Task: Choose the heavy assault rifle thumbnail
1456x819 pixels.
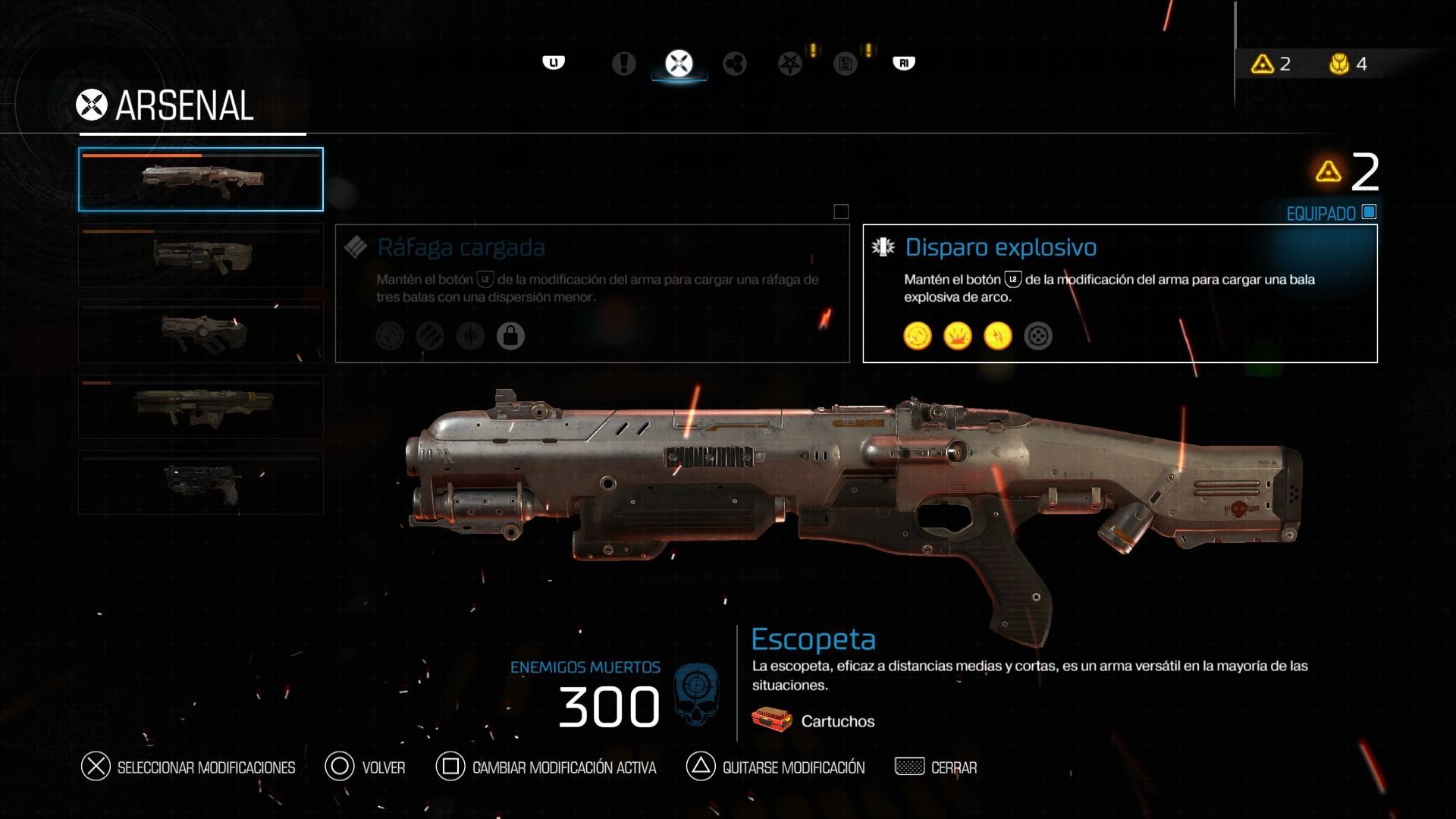Action: (201, 256)
